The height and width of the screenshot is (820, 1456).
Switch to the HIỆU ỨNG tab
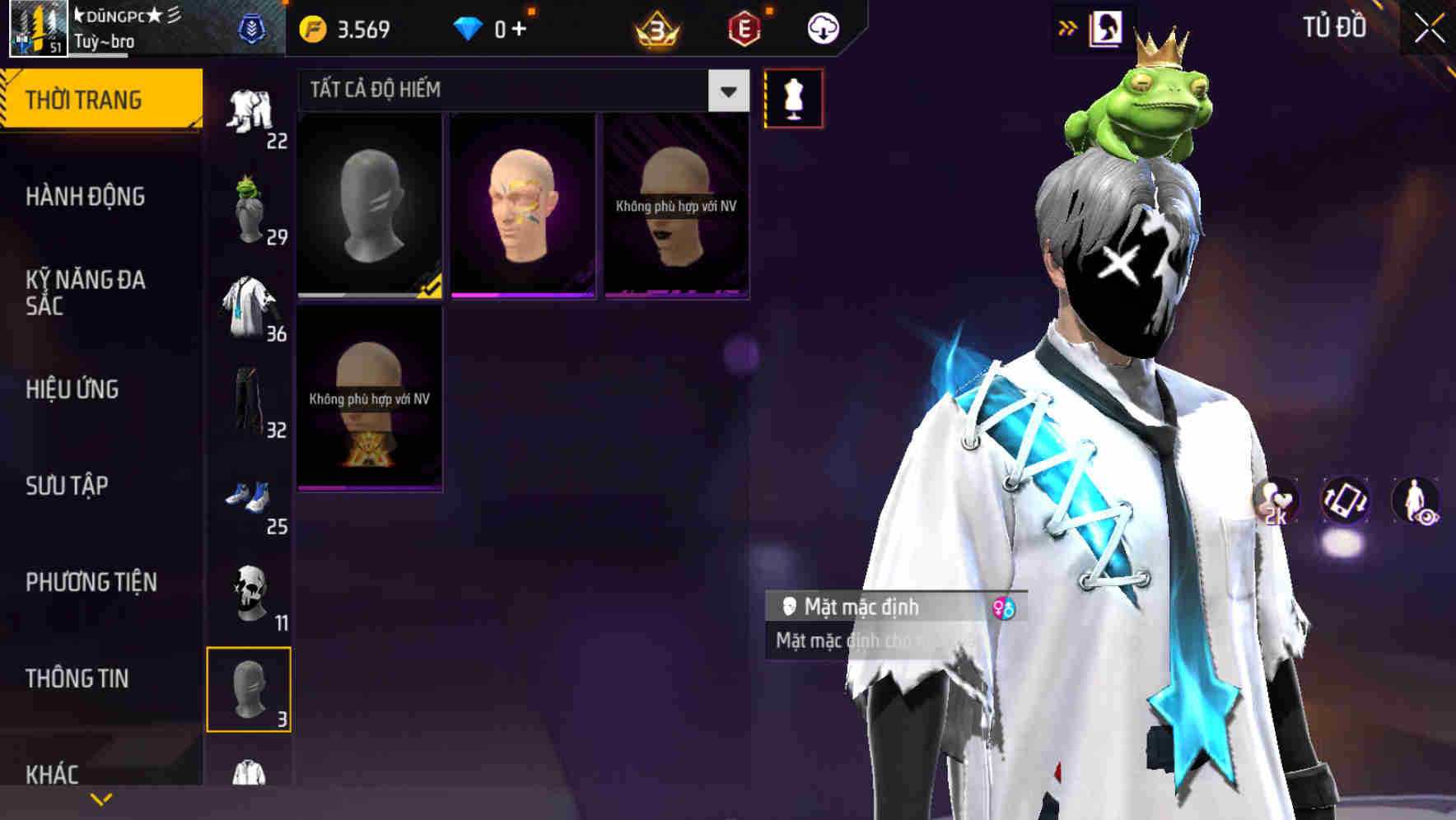coord(72,389)
